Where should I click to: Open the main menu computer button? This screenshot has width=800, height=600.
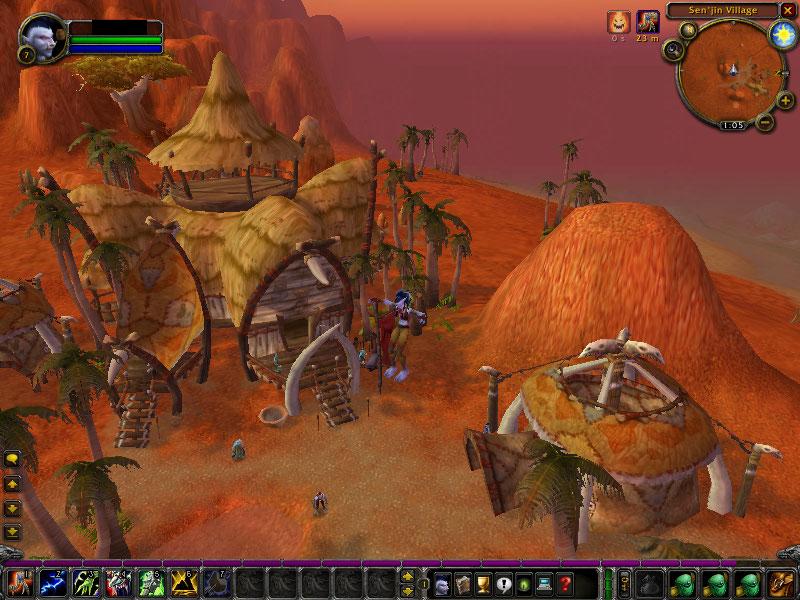[545, 583]
